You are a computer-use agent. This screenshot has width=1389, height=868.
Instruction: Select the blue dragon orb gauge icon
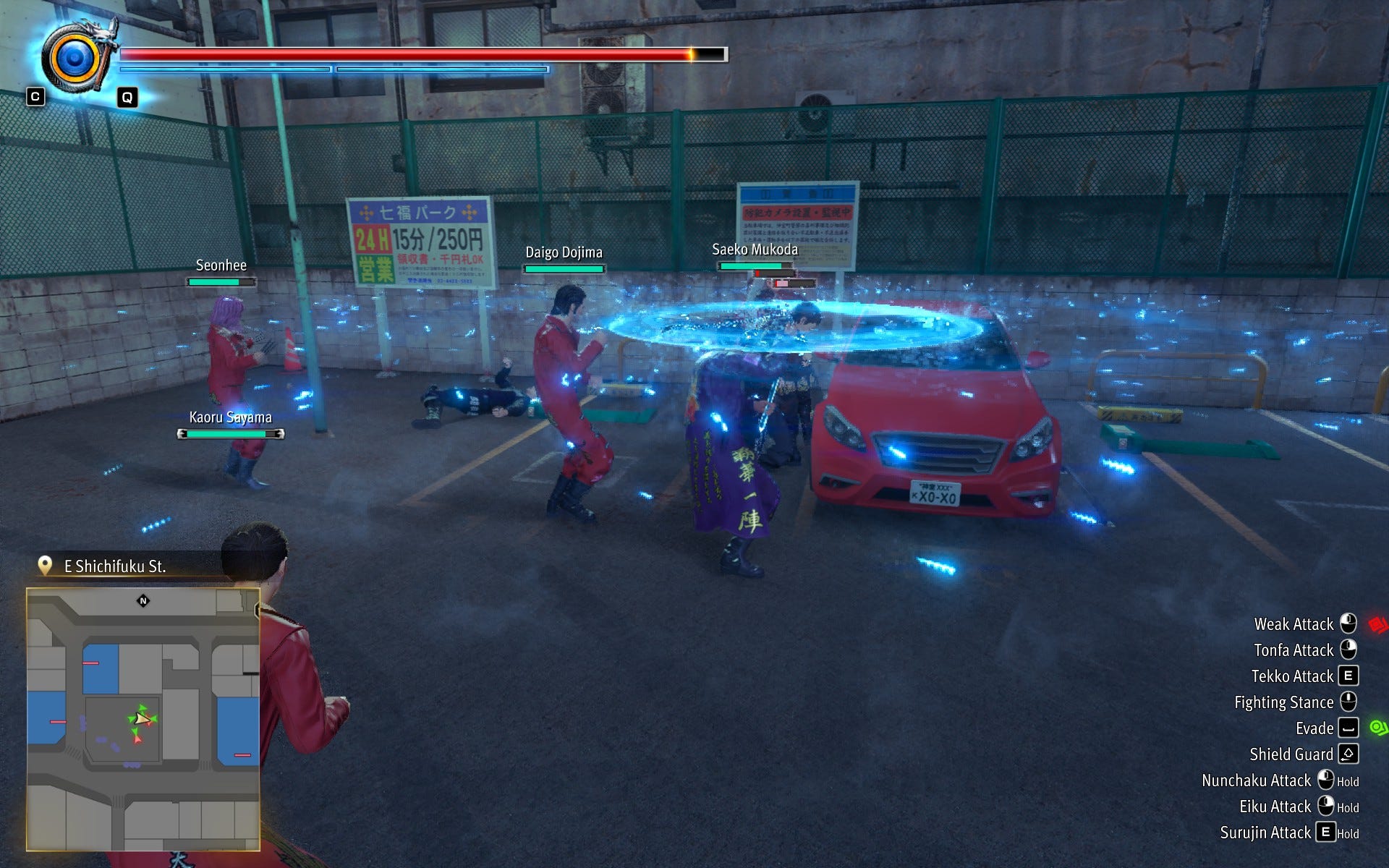(x=75, y=59)
